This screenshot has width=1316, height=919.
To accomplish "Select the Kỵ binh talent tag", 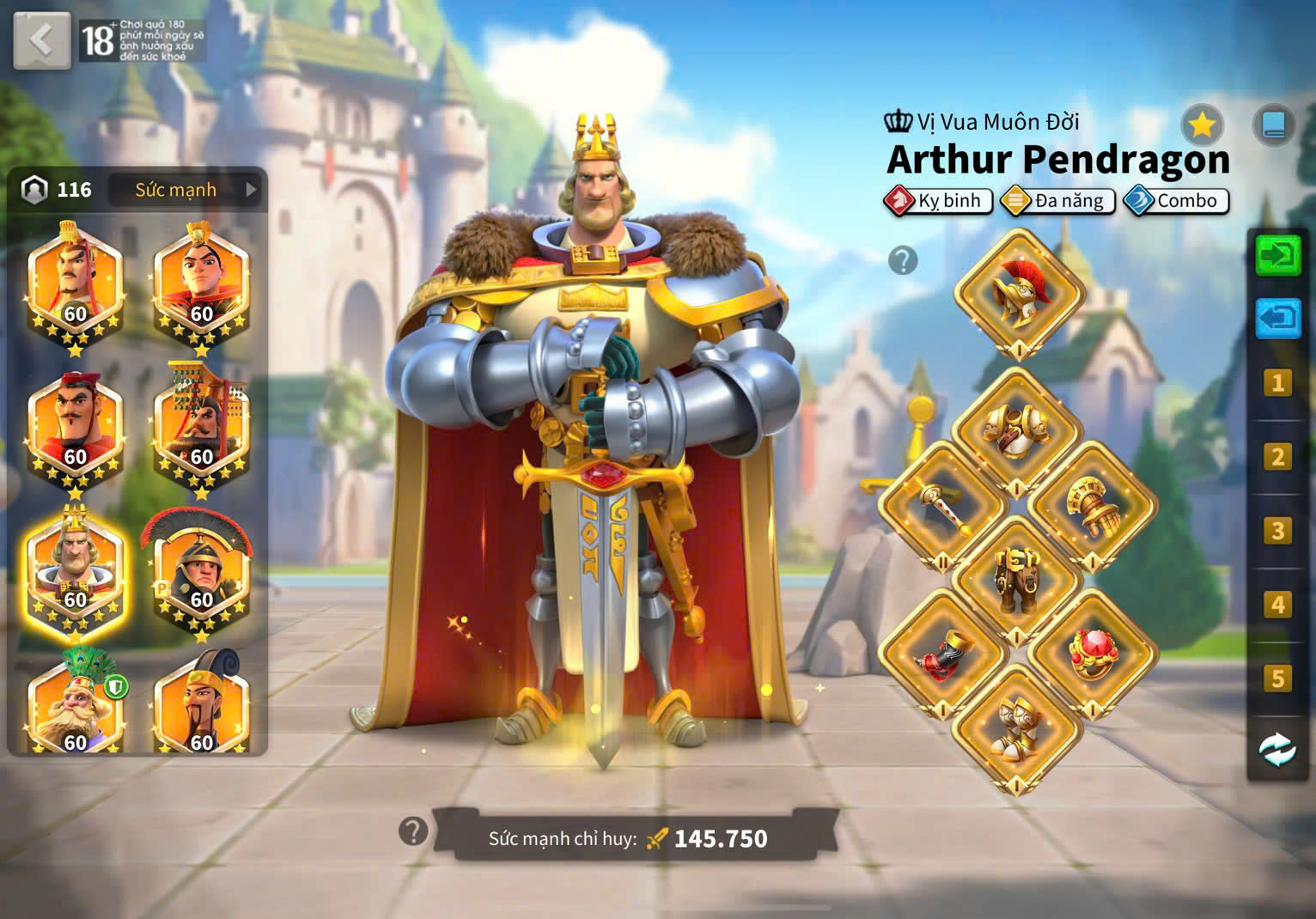I will 938,201.
